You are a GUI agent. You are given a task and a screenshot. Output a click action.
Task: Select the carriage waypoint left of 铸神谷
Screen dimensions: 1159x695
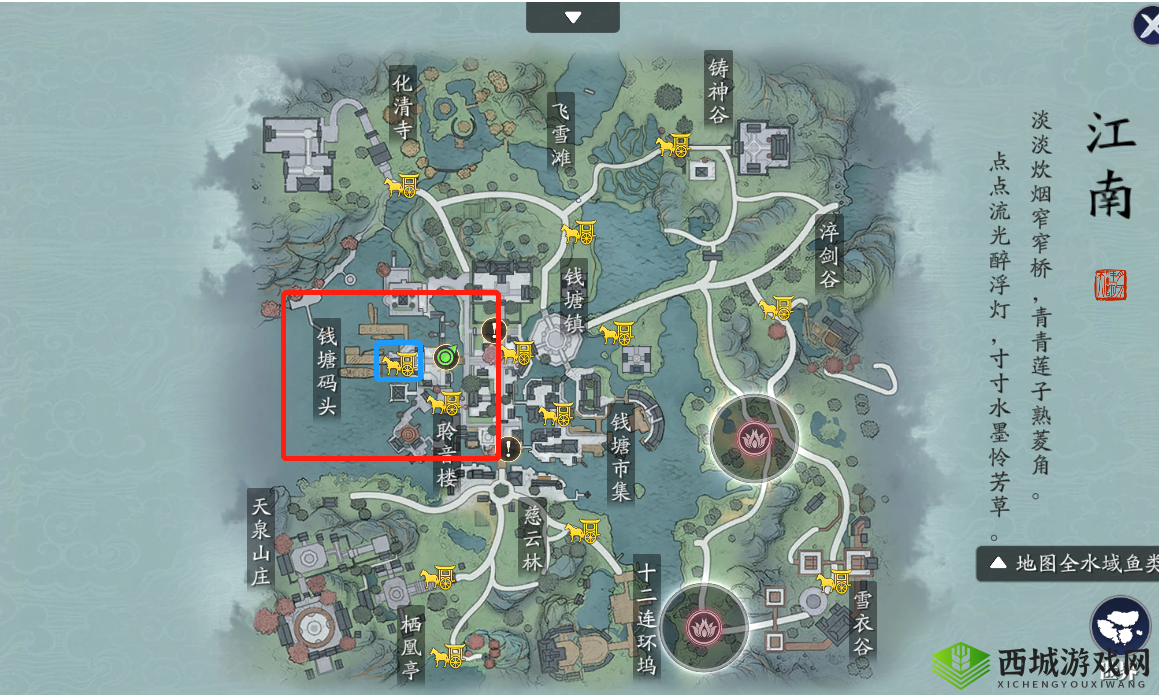[673, 146]
